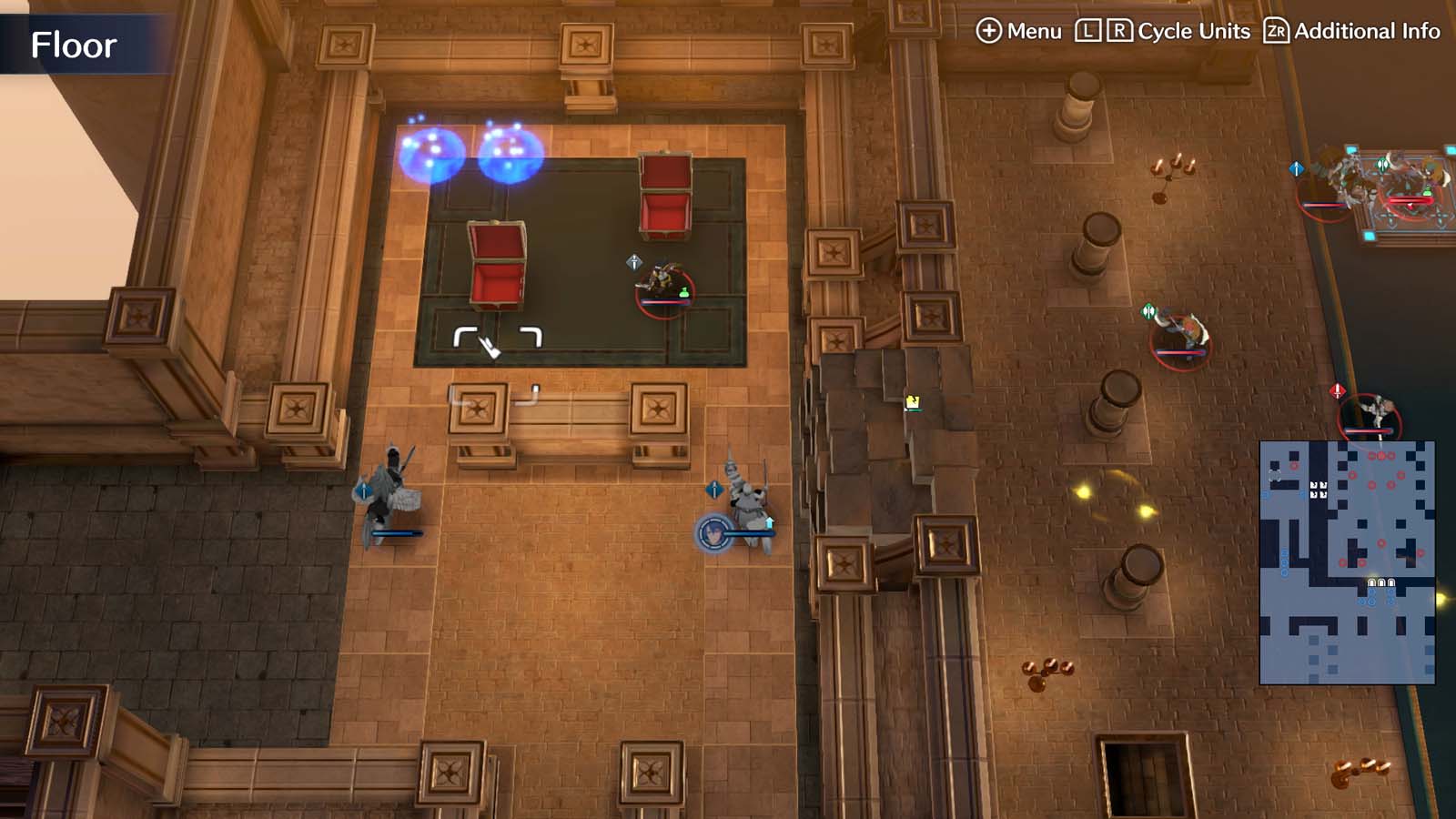Open the Menu
1456x819 pixels.
click(1024, 30)
